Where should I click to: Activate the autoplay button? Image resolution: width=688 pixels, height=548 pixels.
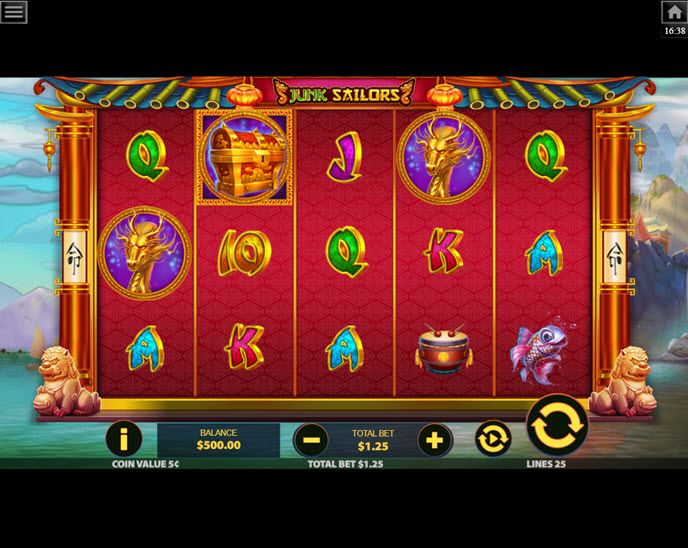(x=493, y=439)
